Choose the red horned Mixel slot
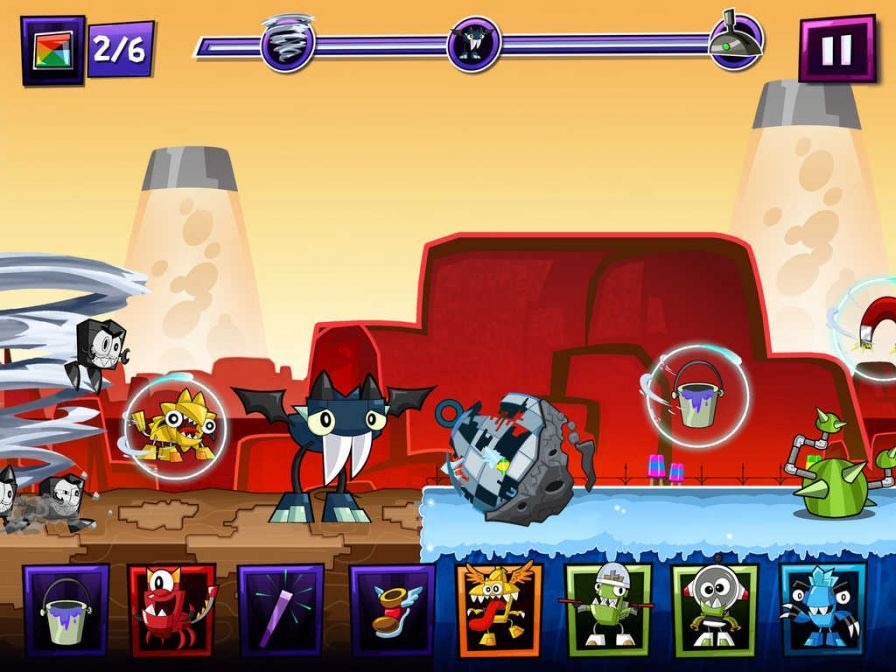The image size is (896, 672). [171, 610]
